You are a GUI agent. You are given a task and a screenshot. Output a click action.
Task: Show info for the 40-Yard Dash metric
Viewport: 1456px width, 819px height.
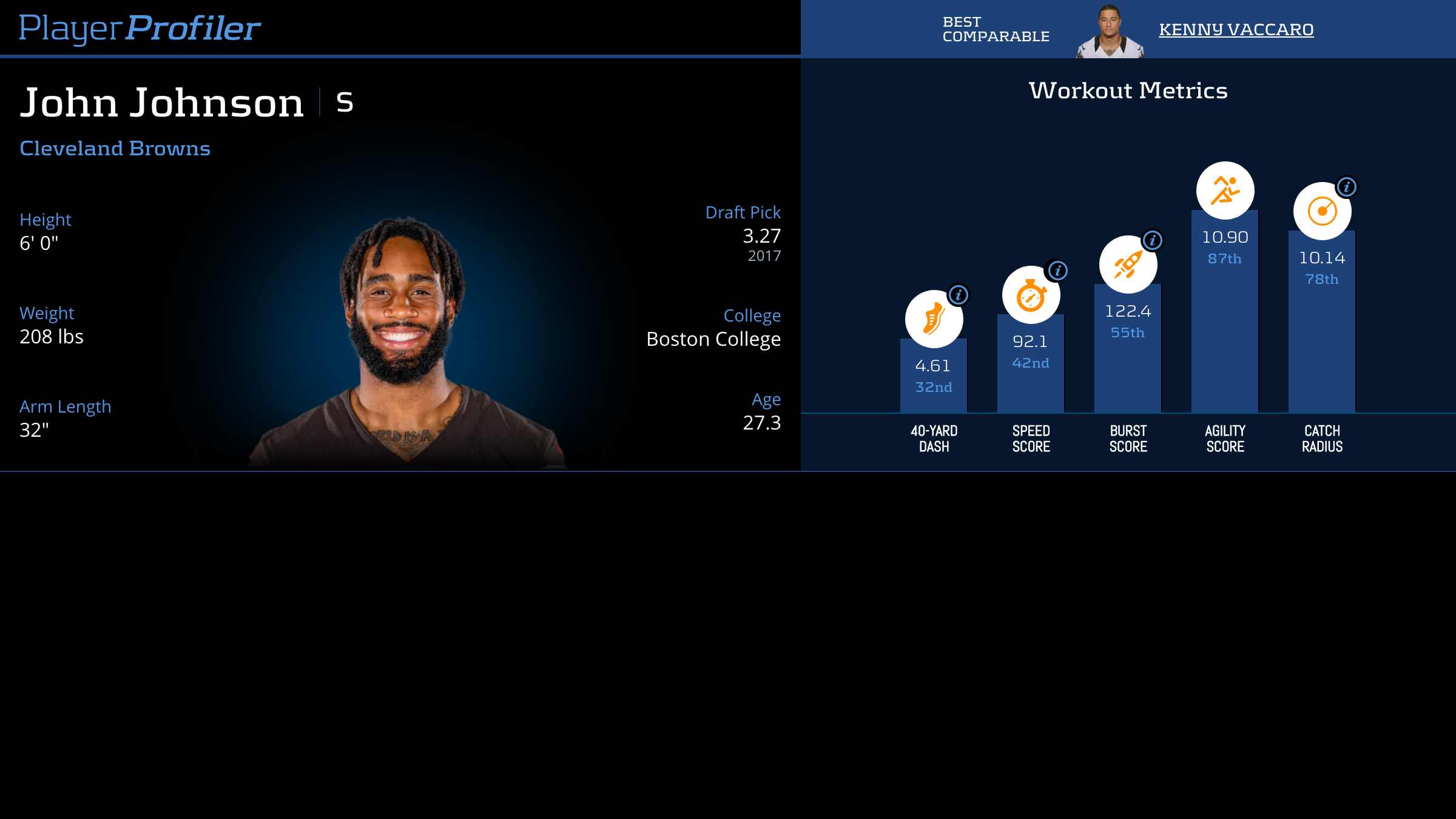tap(959, 295)
